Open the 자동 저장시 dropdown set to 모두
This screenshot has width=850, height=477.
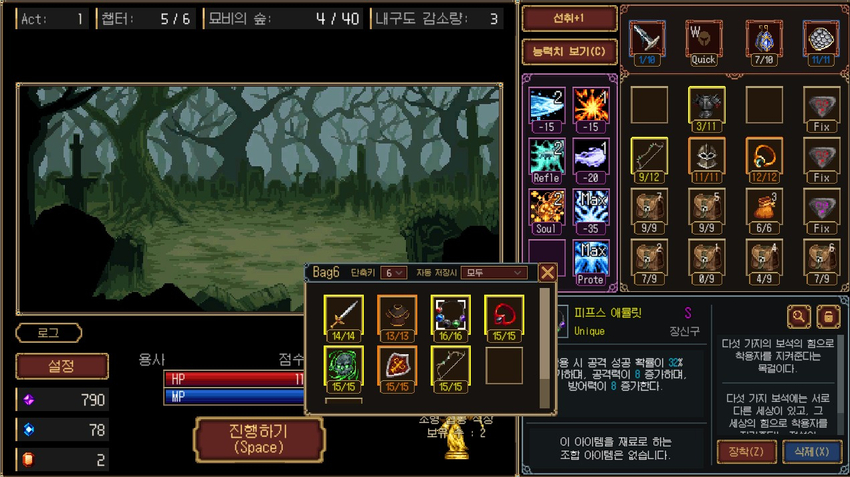(x=495, y=272)
